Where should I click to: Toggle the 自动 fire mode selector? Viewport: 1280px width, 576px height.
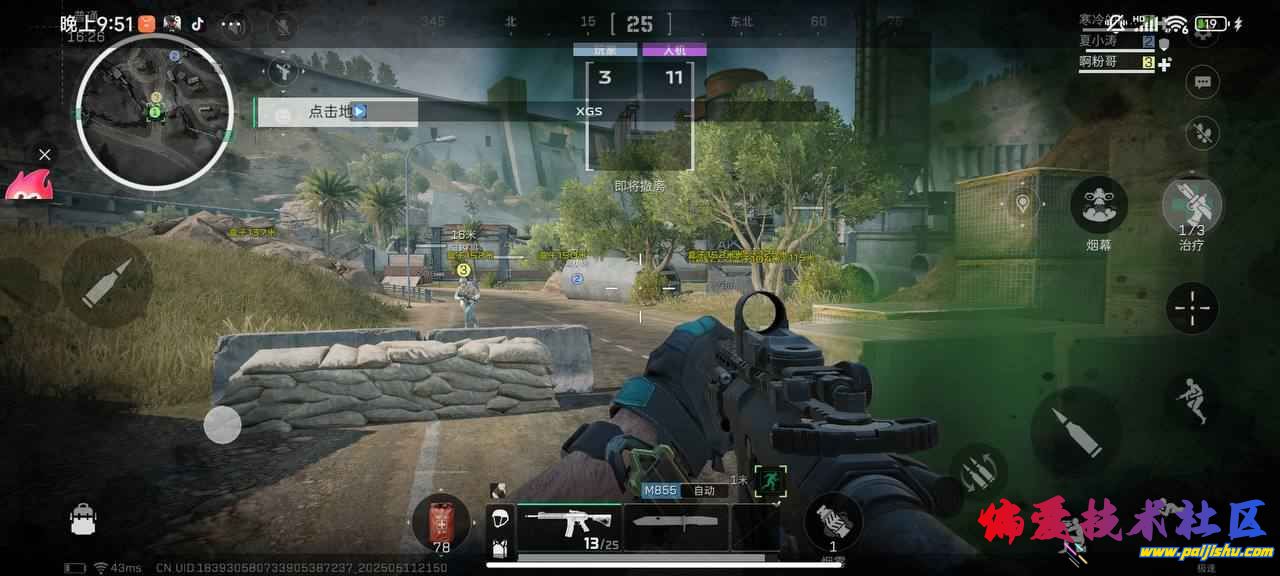[704, 491]
